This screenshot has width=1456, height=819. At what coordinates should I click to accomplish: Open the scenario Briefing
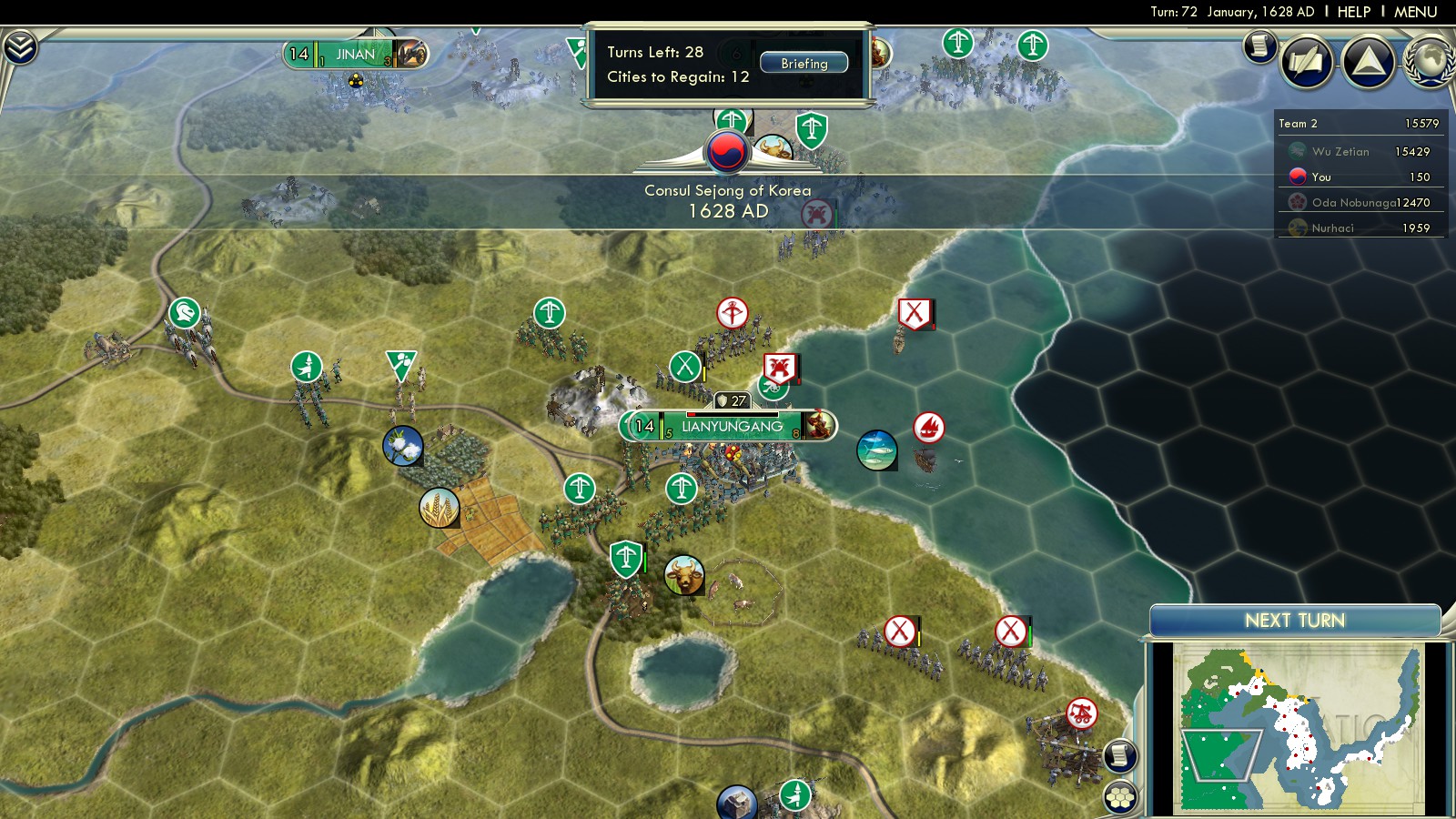[804, 64]
